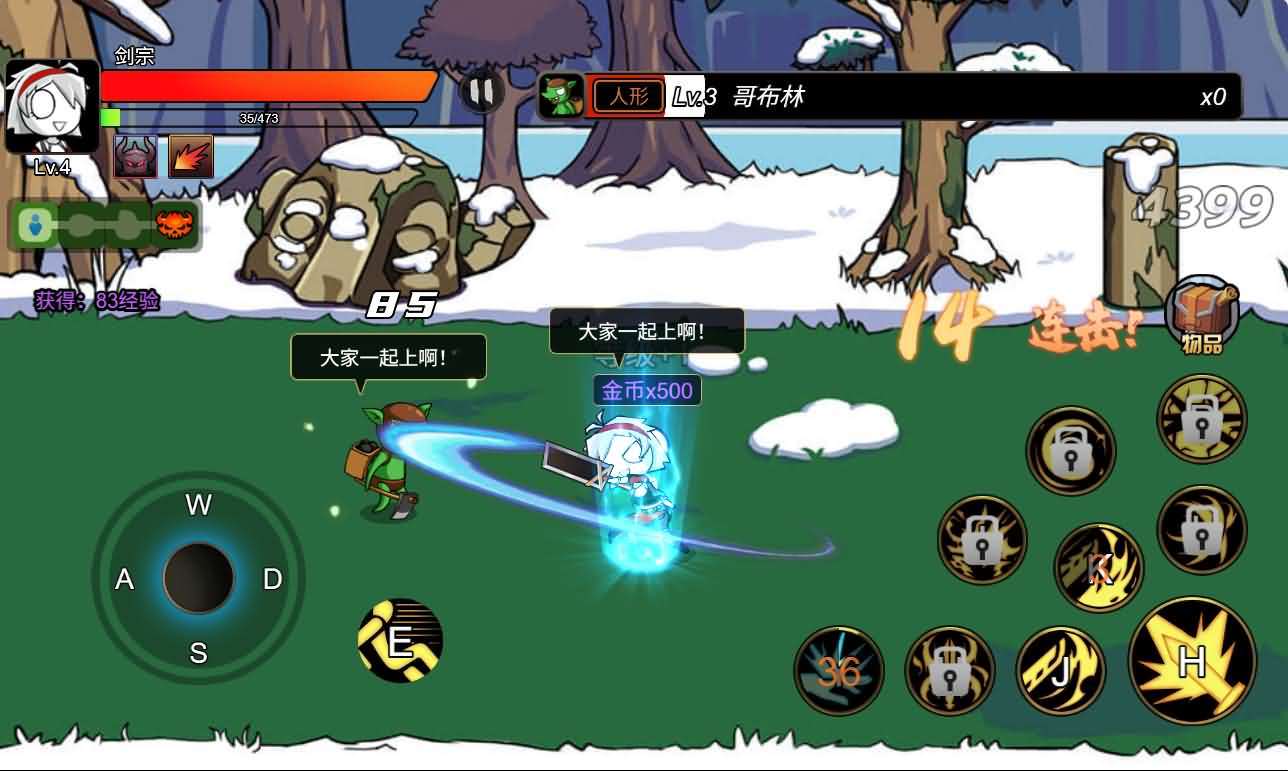1288x771 pixels.
Task: Use the K skill button
Action: (x=1098, y=565)
